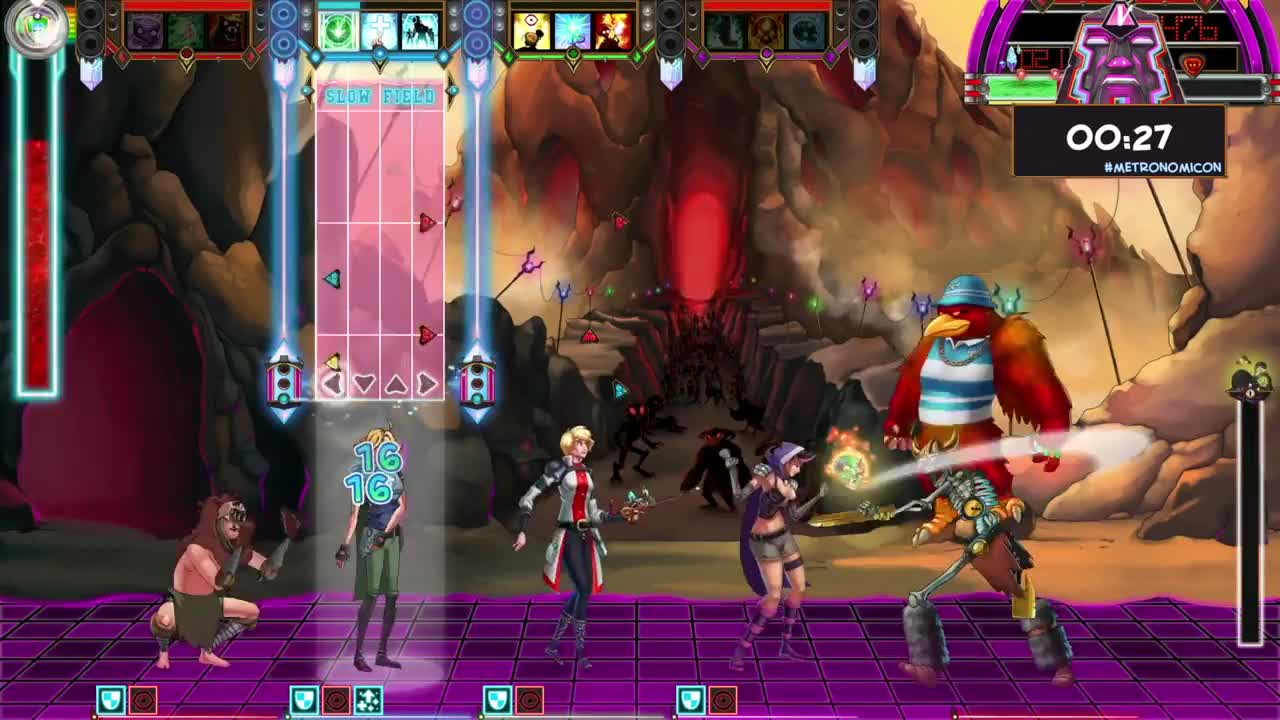Select the healing cross ability icon
Screen dimensions: 1280x720
coord(381,30)
